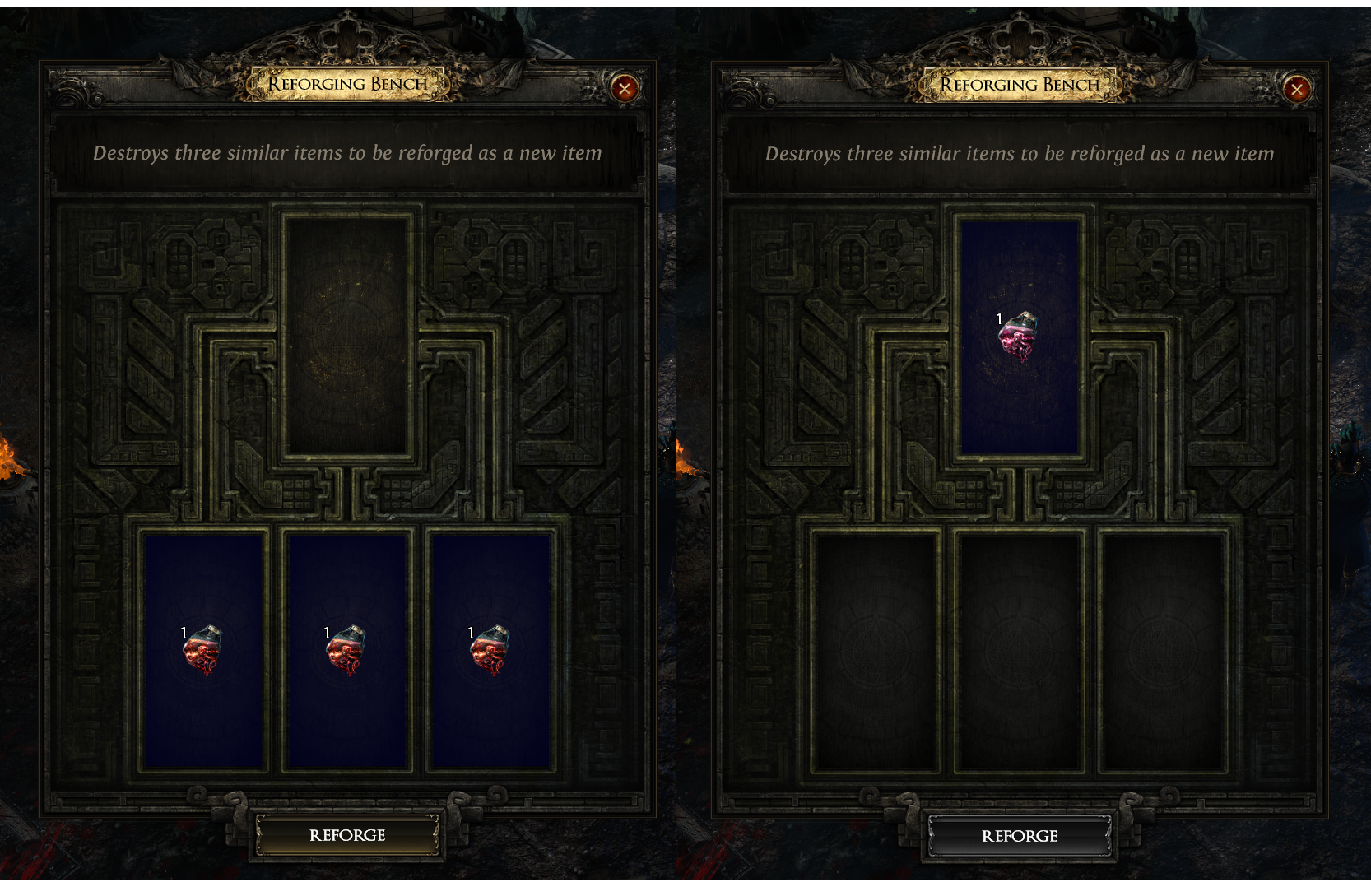
Task: Click the gold-framed Reforge button
Action: tap(347, 835)
